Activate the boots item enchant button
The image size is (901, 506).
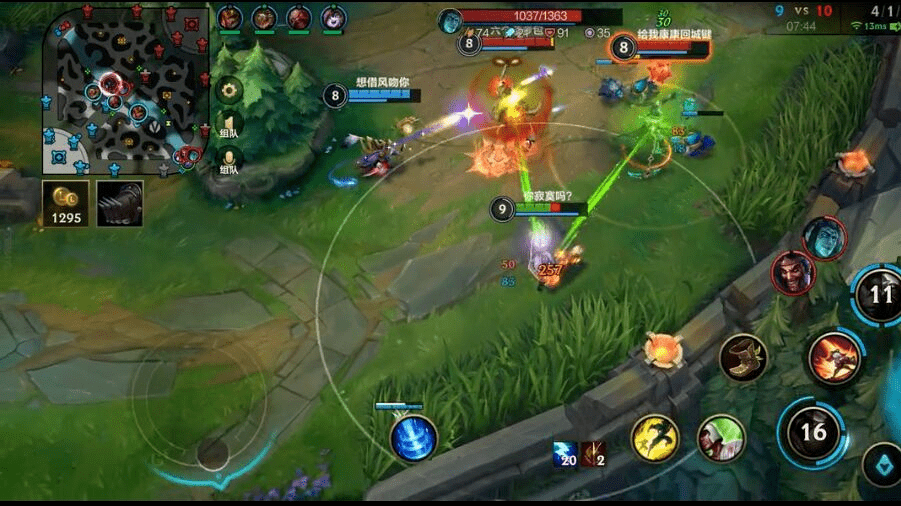click(743, 358)
